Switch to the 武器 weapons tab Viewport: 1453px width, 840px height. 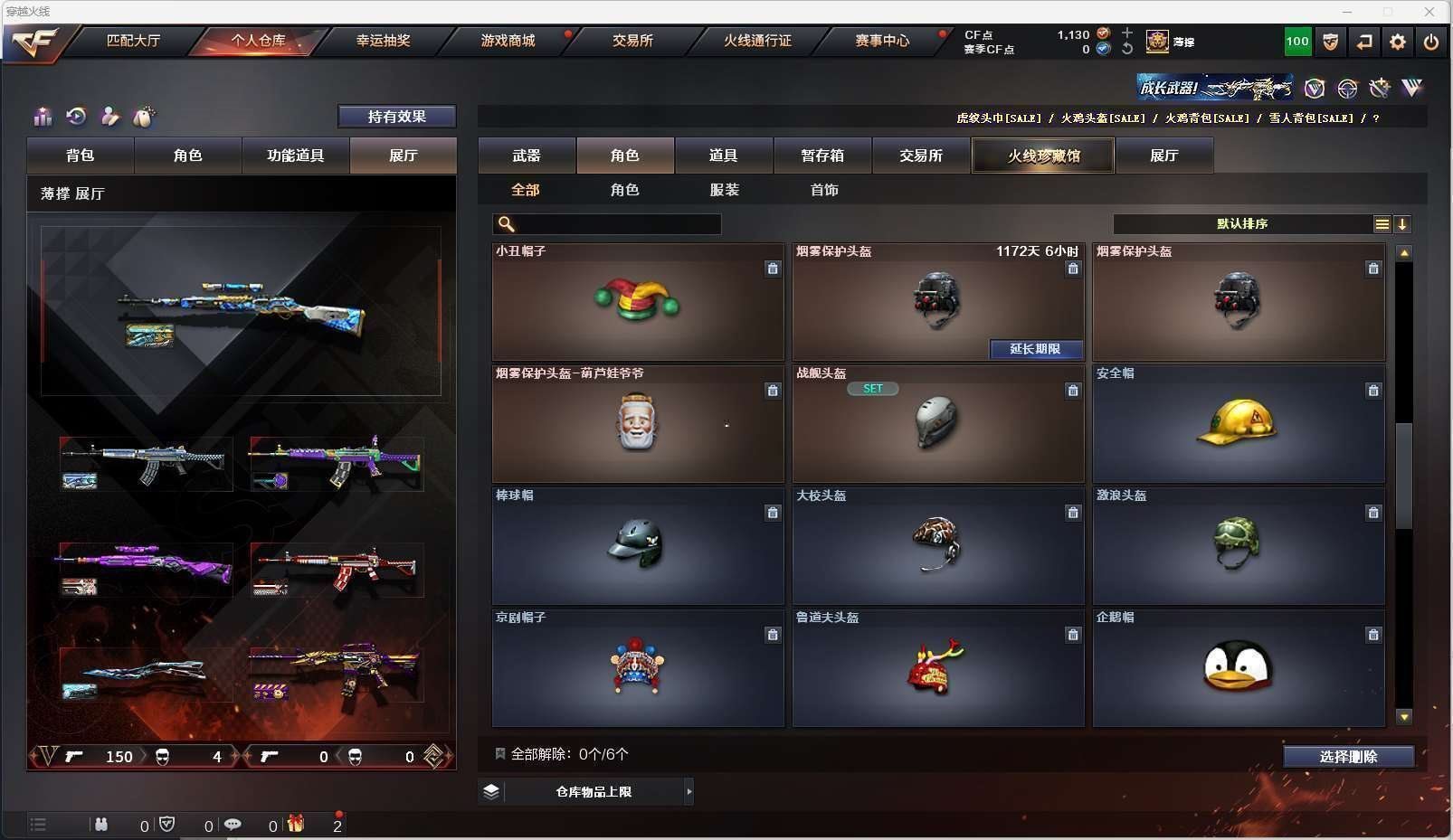(x=527, y=156)
